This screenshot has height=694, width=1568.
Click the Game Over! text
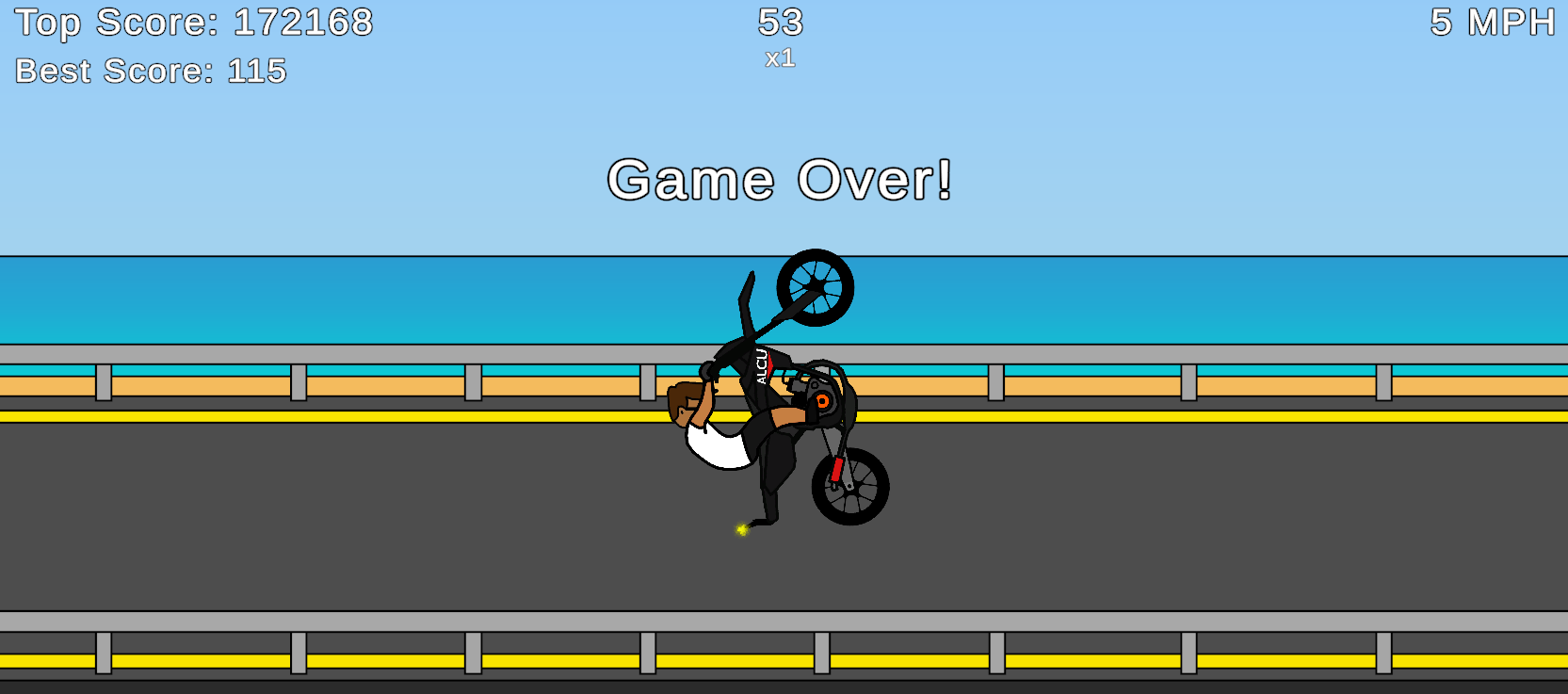(782, 179)
